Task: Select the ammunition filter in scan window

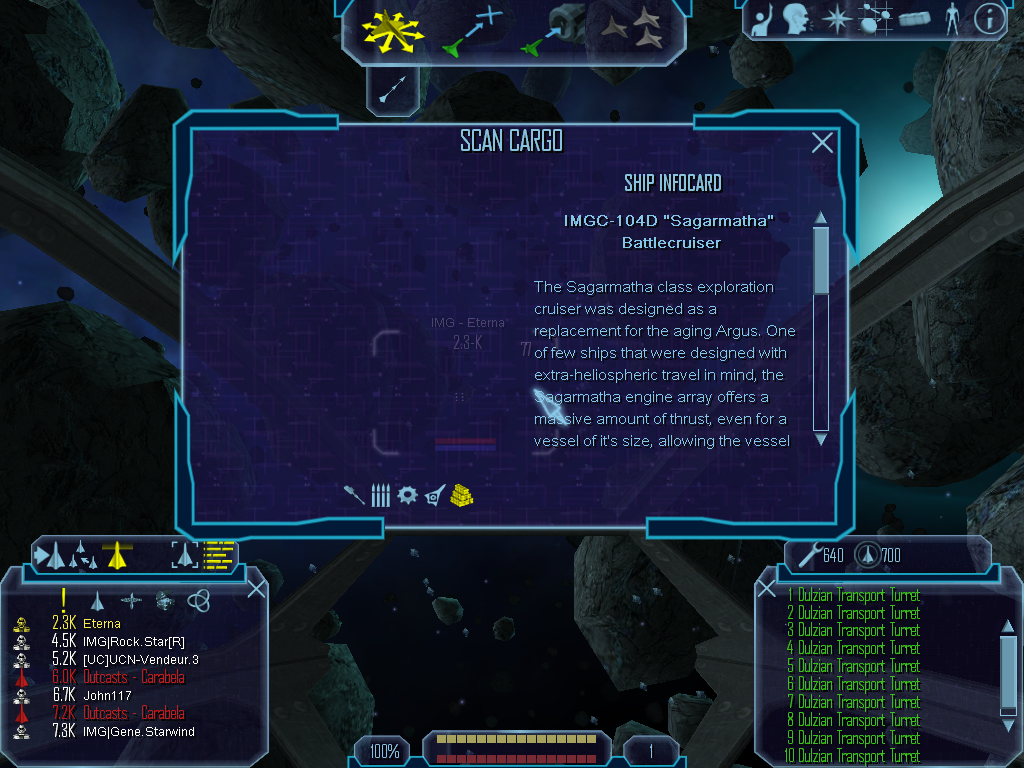Action: [x=380, y=495]
